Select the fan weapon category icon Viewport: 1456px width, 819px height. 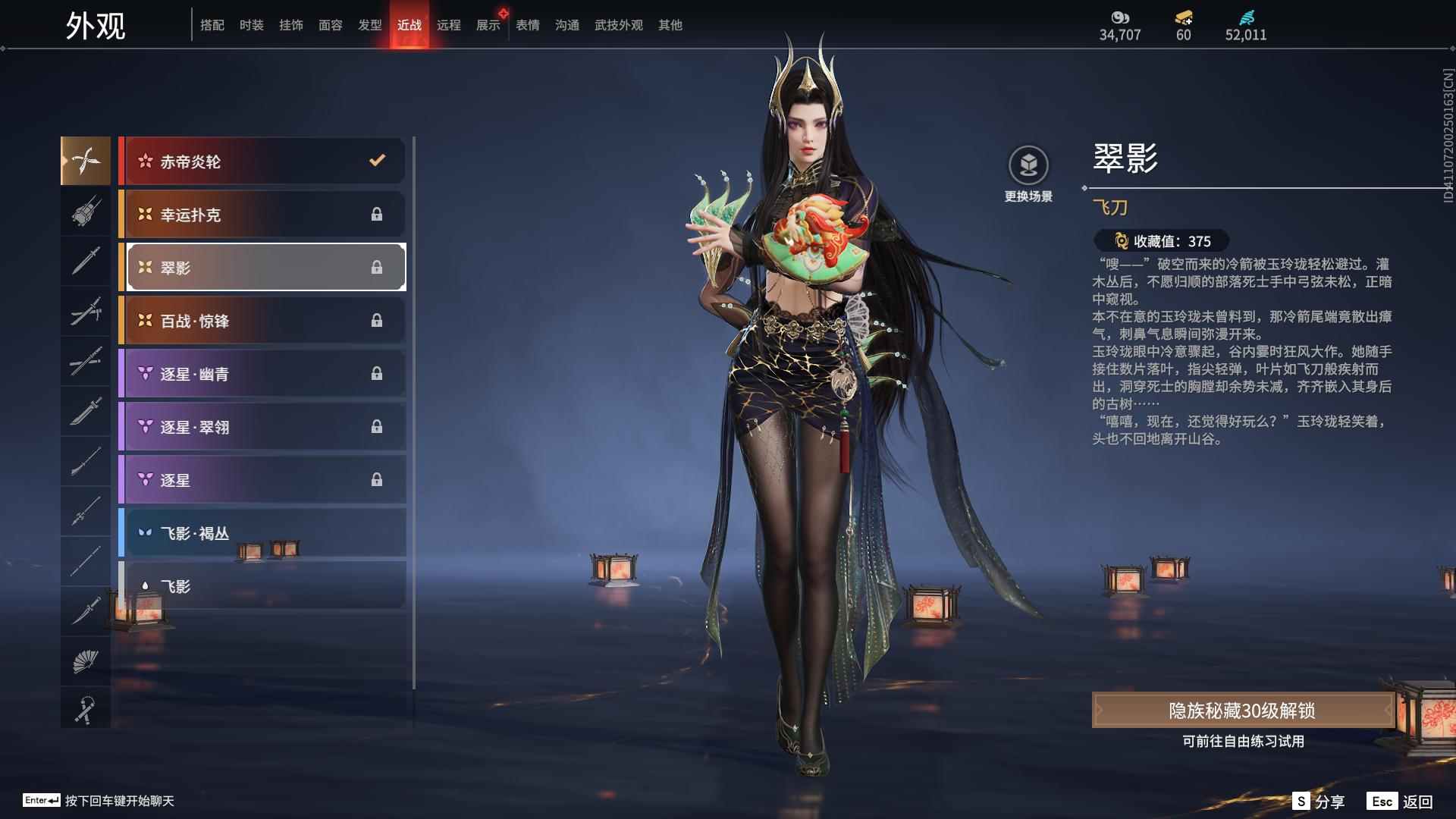85,660
